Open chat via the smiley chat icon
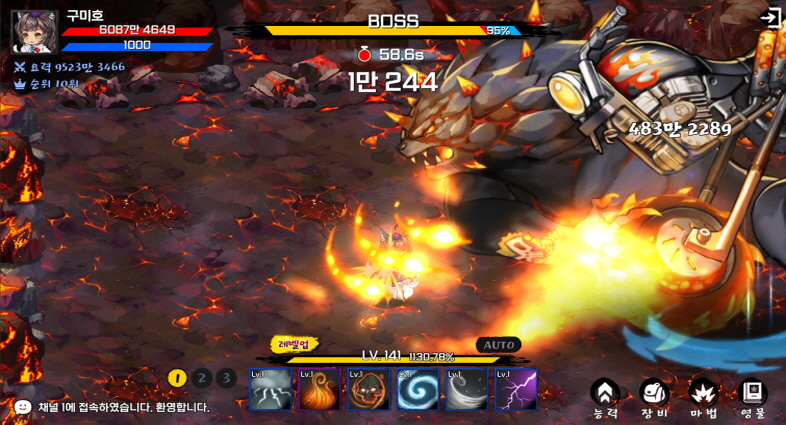The image size is (786, 425). pos(23,407)
